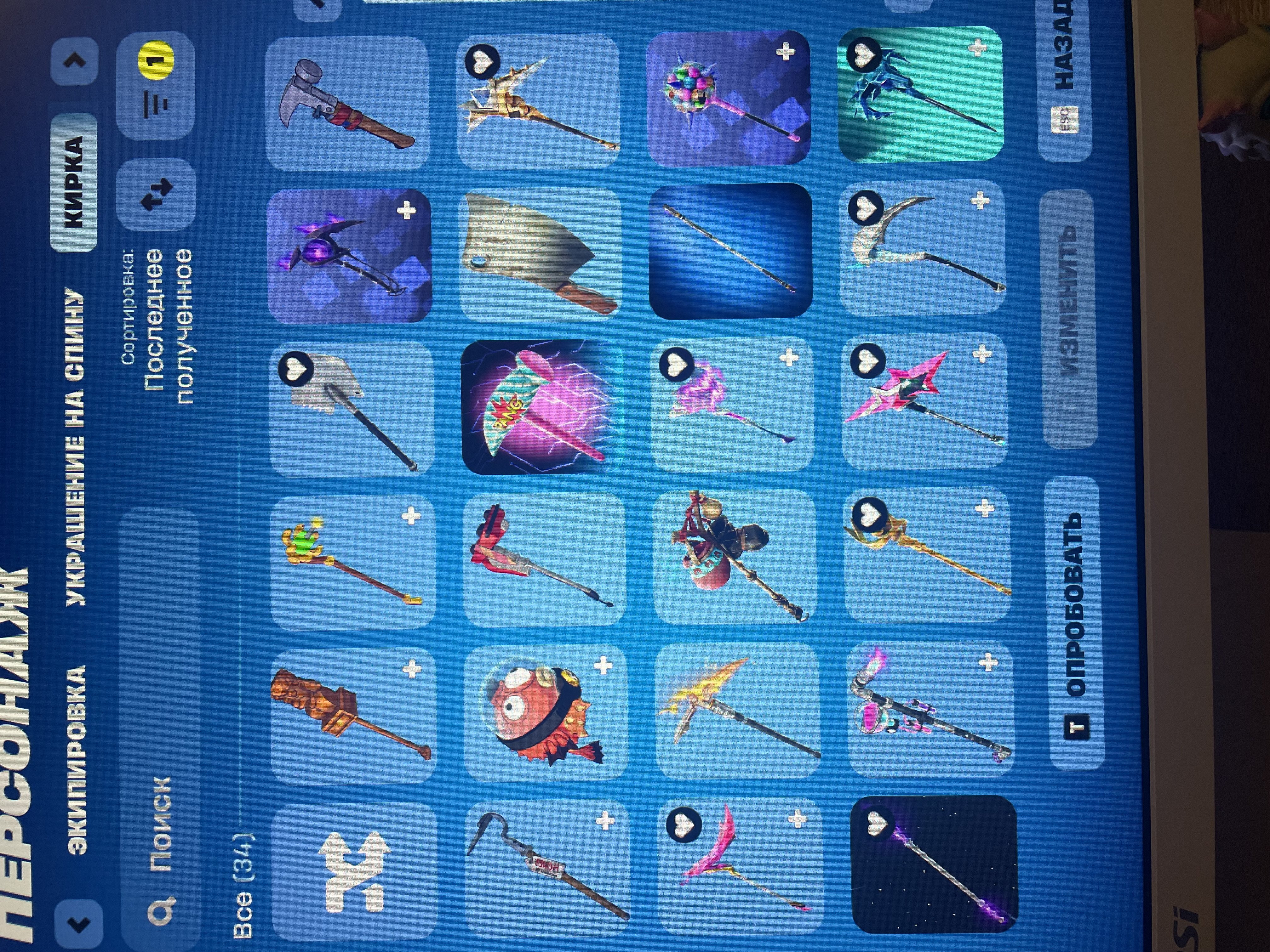Unfavorite the galaxy scythe pickaxe

tap(877, 824)
